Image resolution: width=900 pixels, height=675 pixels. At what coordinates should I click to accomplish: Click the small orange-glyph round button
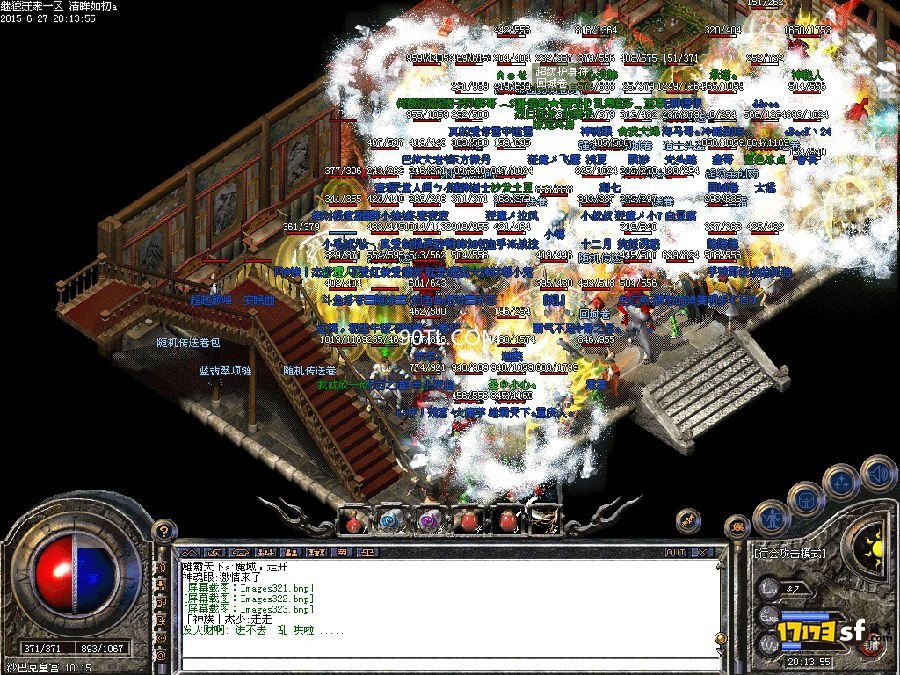(686, 519)
